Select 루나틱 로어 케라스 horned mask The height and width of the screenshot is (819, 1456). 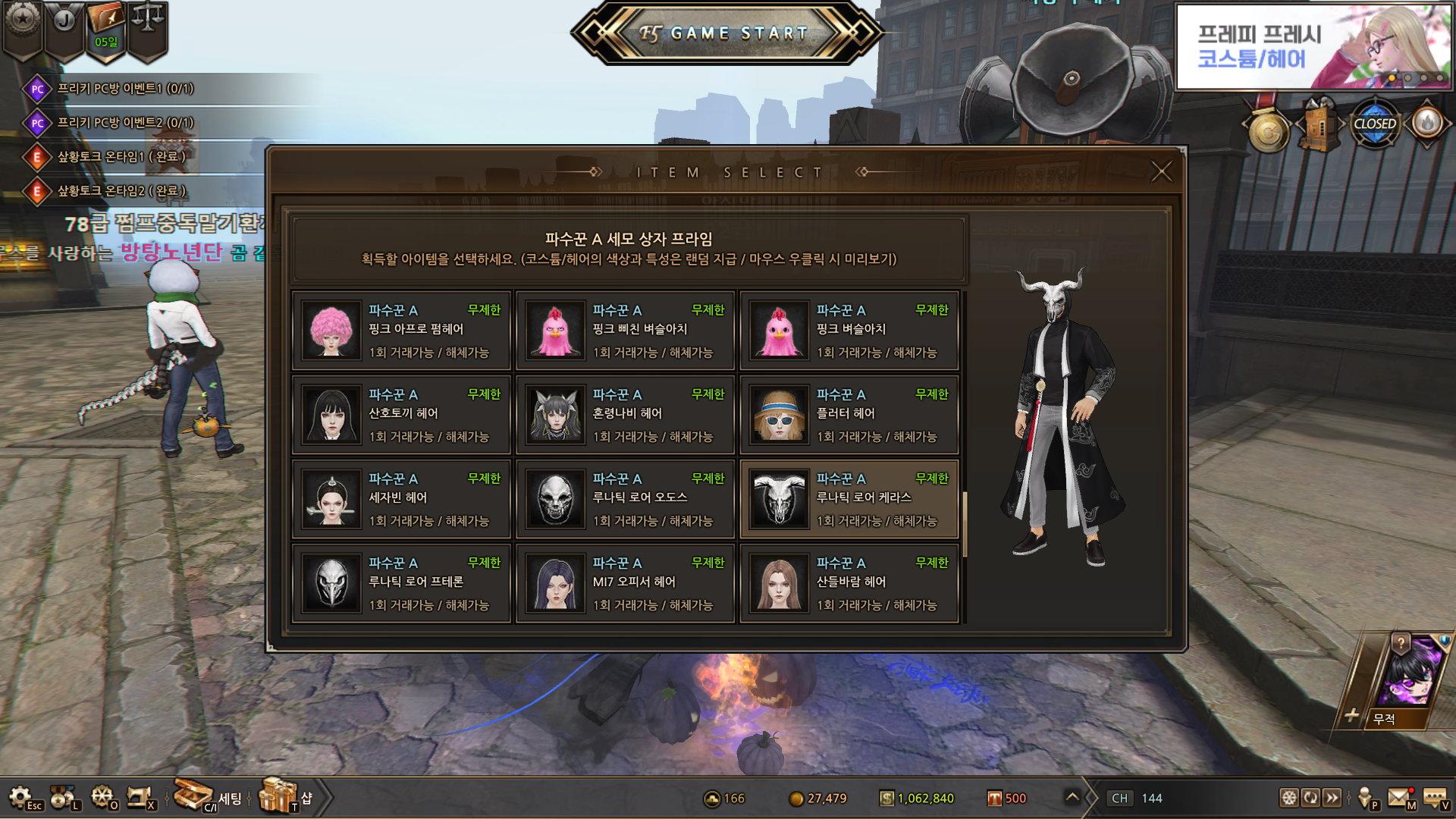pos(849,499)
